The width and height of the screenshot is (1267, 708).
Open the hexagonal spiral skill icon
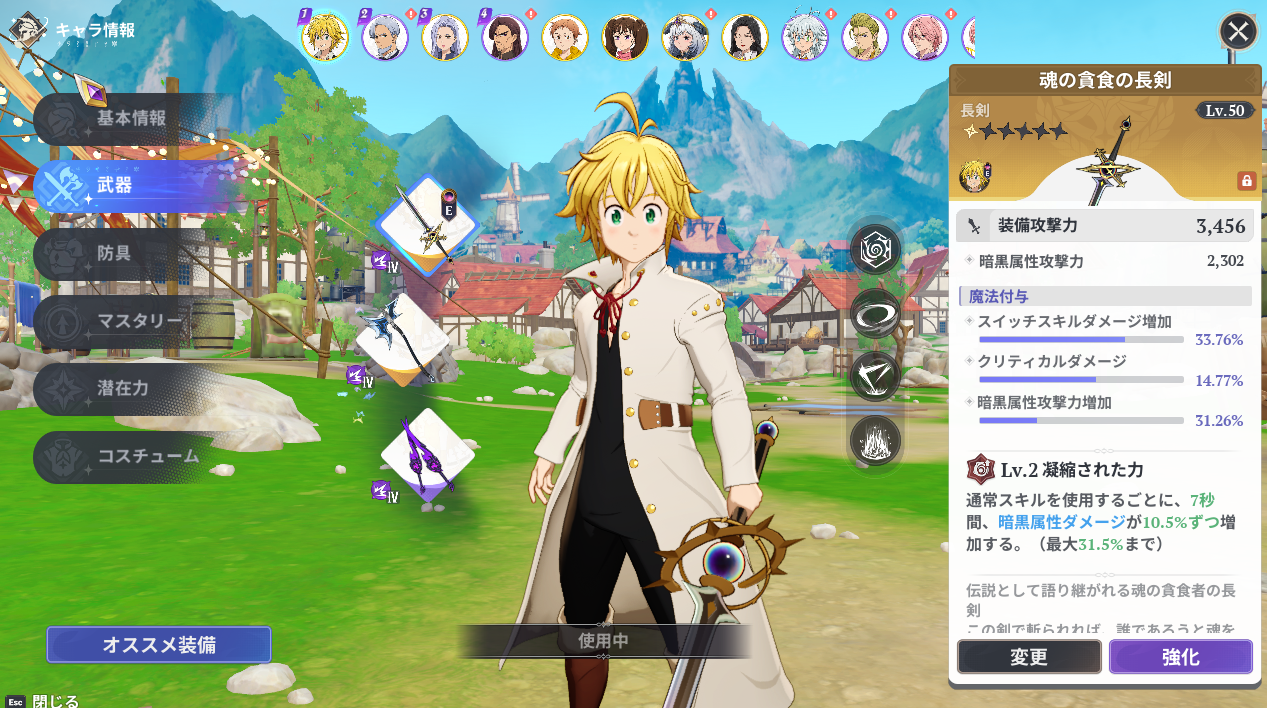click(x=876, y=250)
